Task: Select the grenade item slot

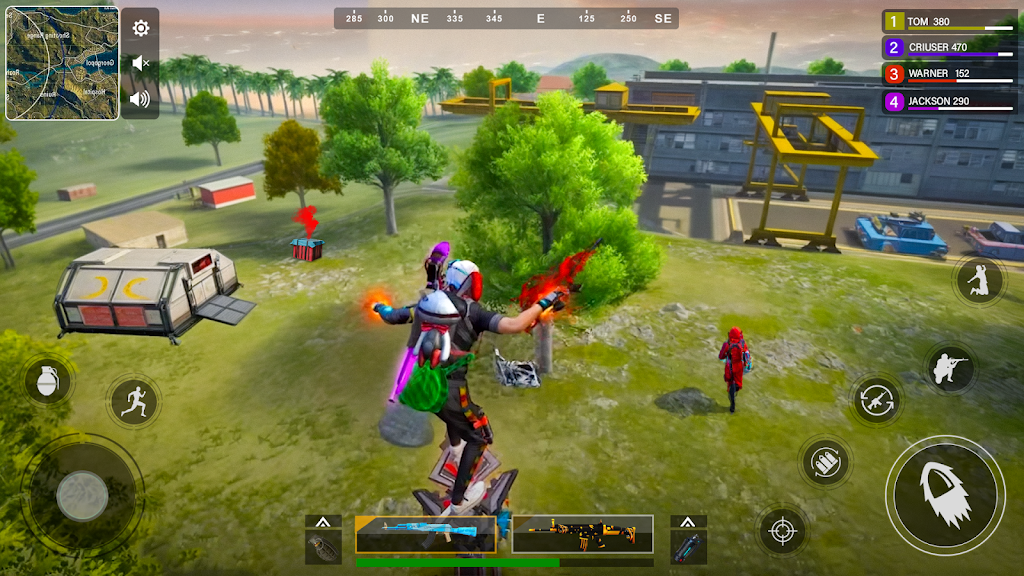Action: tap(323, 547)
